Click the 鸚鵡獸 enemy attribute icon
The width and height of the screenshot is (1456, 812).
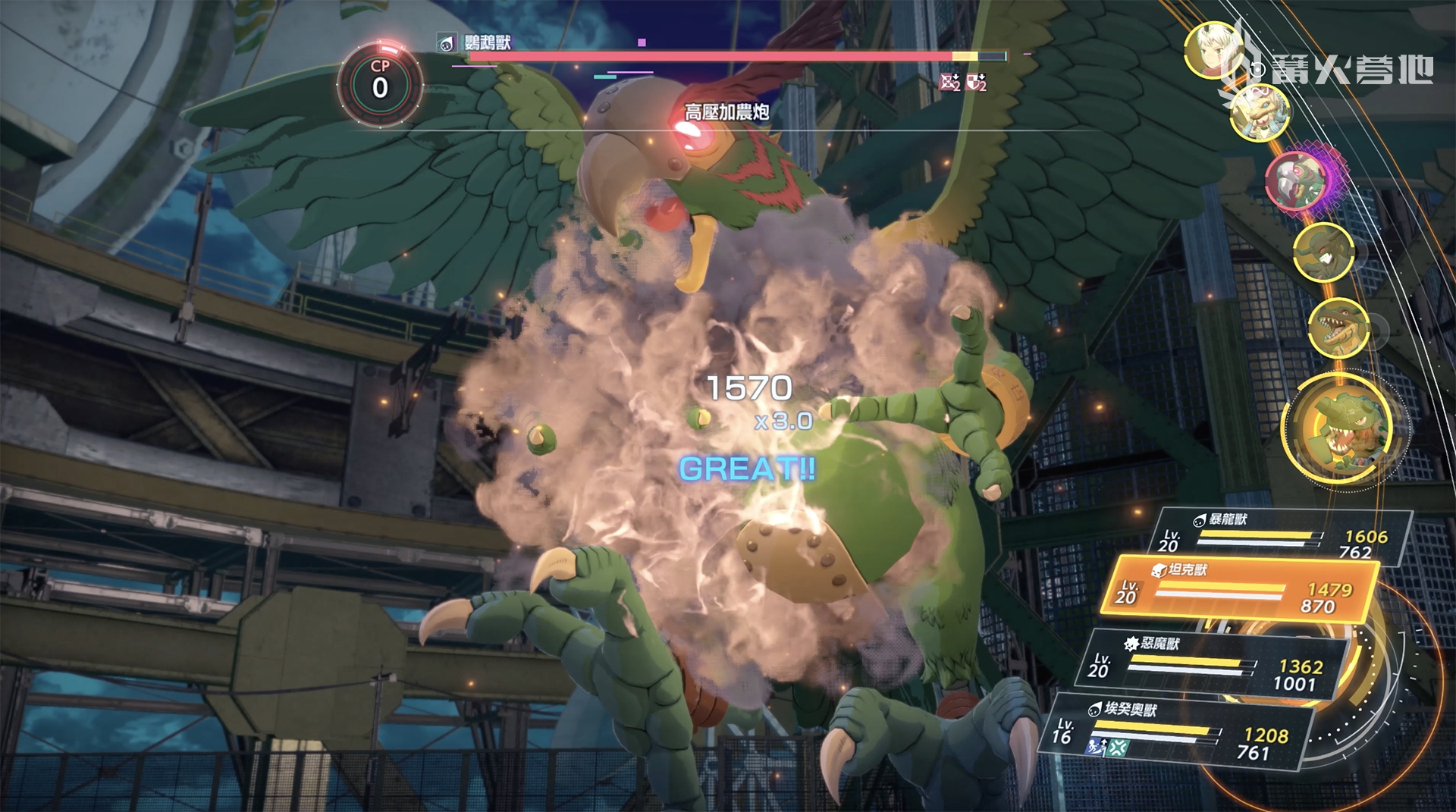click(447, 44)
